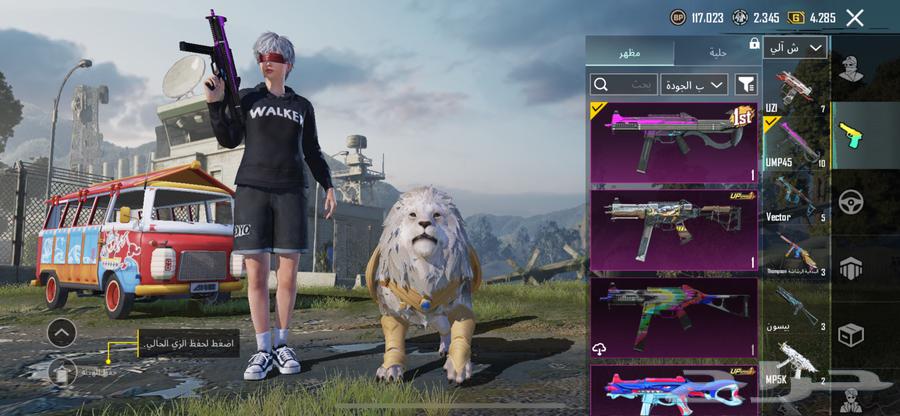Select the pink UMP45 skin marked 1st
Image resolution: width=900 pixels, height=416 pixels.
point(673,142)
